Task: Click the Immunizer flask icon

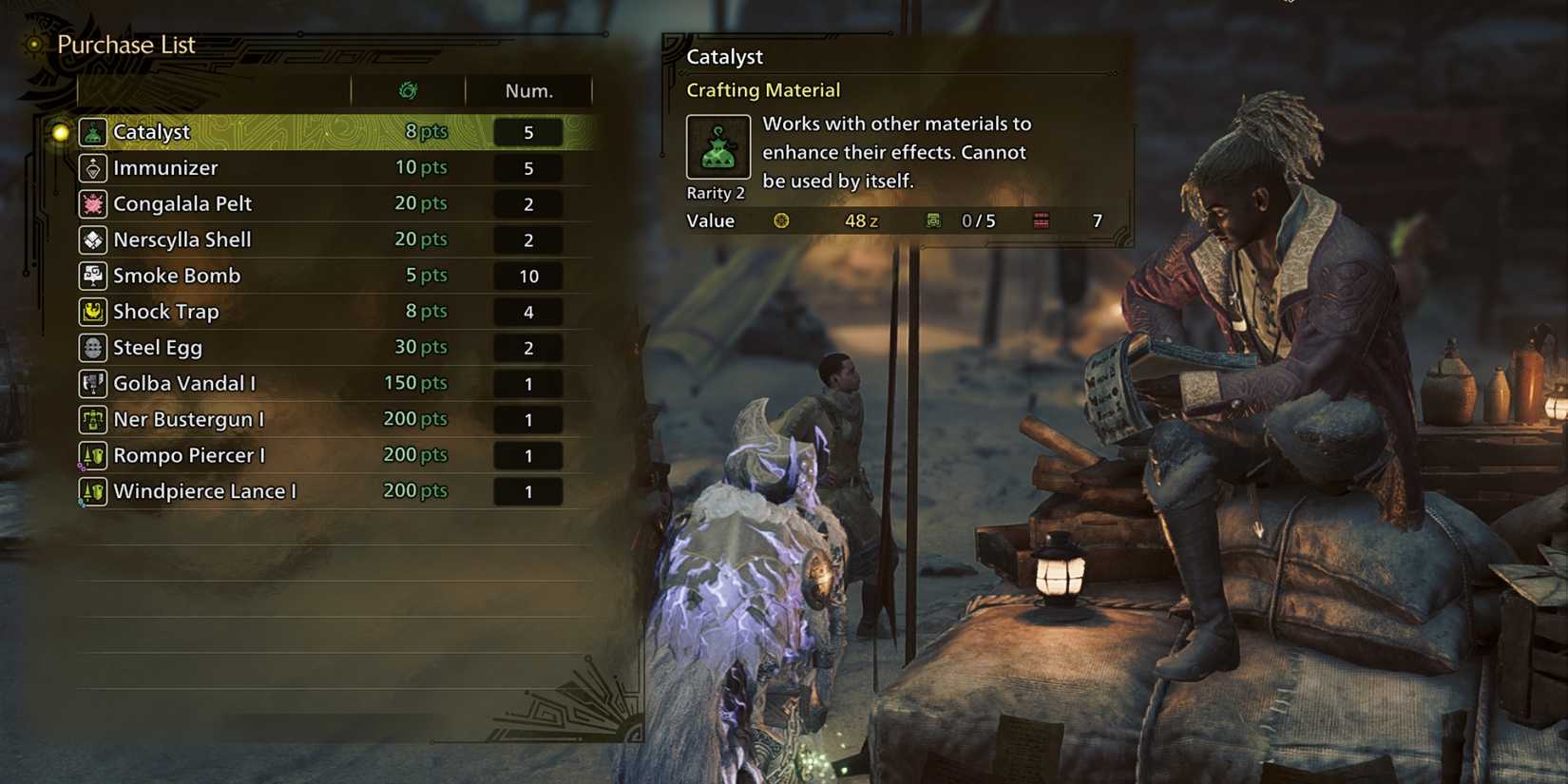Action: pyautogui.click(x=92, y=167)
